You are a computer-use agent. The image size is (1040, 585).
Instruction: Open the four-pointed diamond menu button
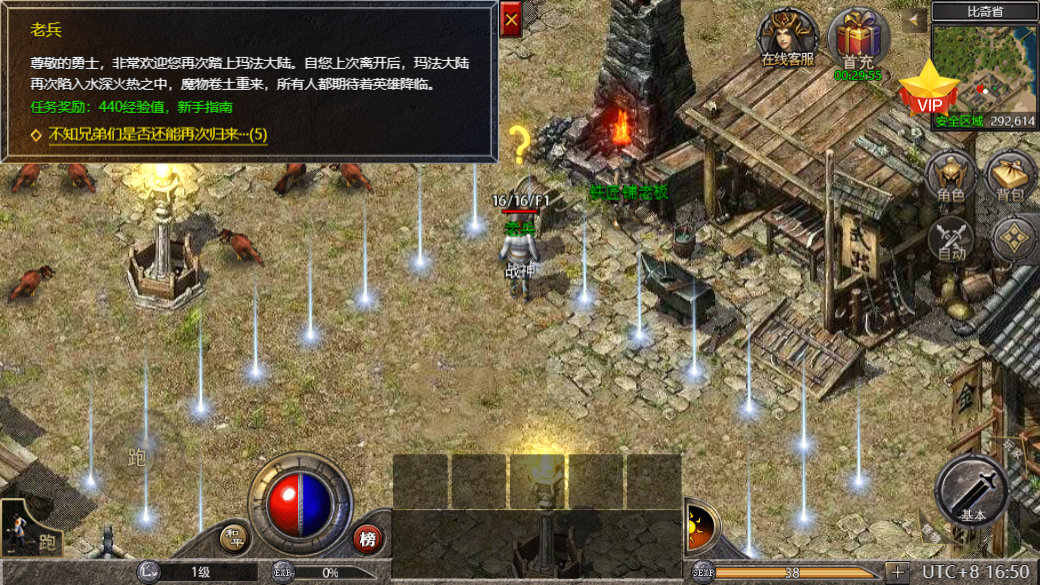coord(1013,240)
